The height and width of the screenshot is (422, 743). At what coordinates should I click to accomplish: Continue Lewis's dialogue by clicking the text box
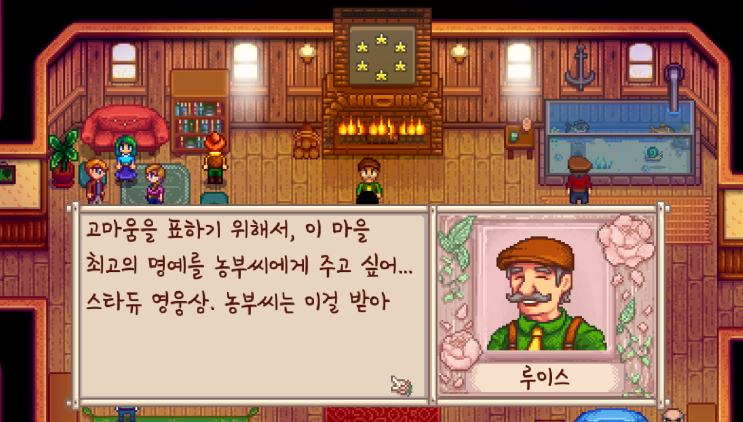coord(250,300)
